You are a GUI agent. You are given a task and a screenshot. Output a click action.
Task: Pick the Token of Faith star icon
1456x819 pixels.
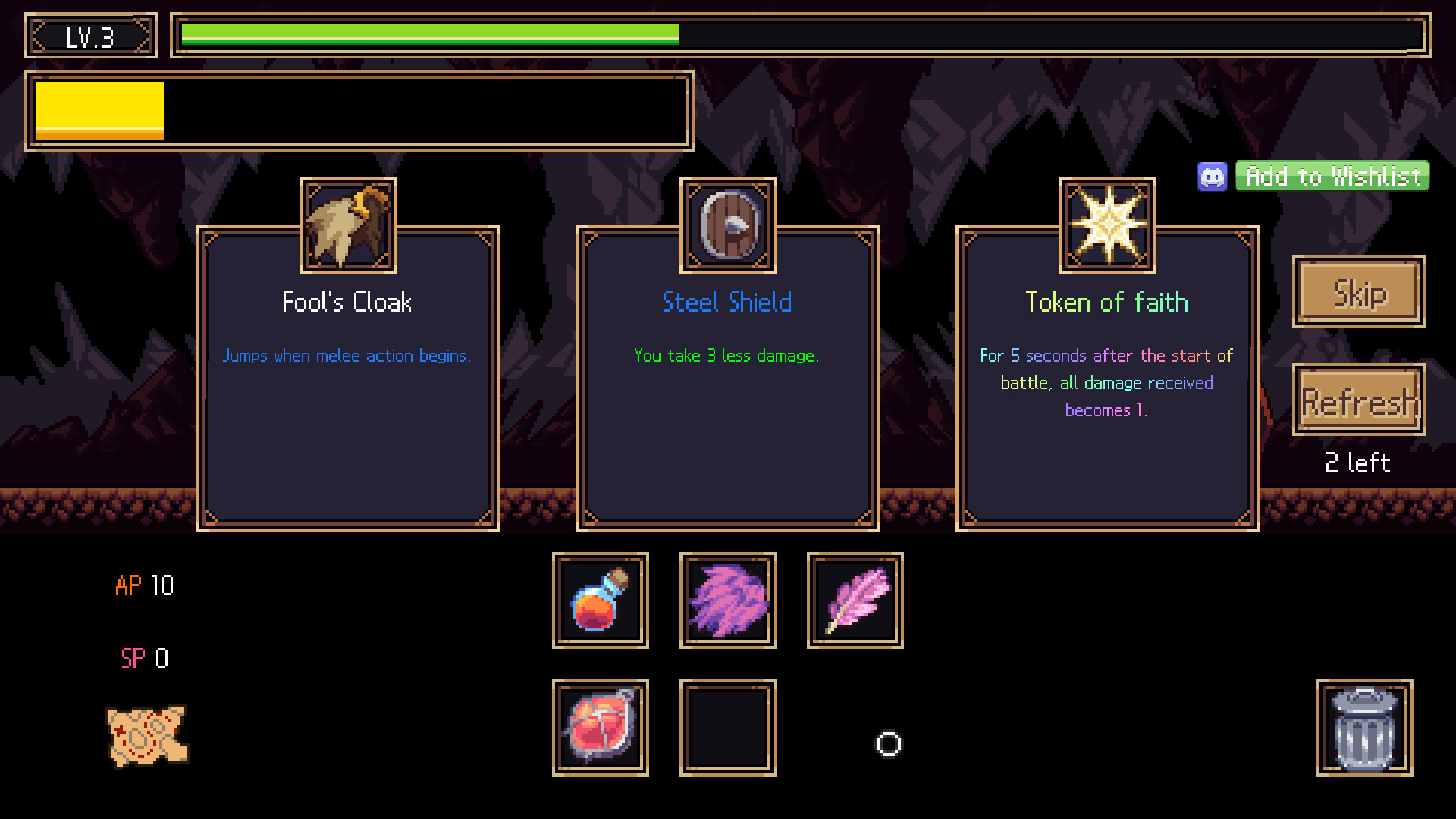point(1106,224)
